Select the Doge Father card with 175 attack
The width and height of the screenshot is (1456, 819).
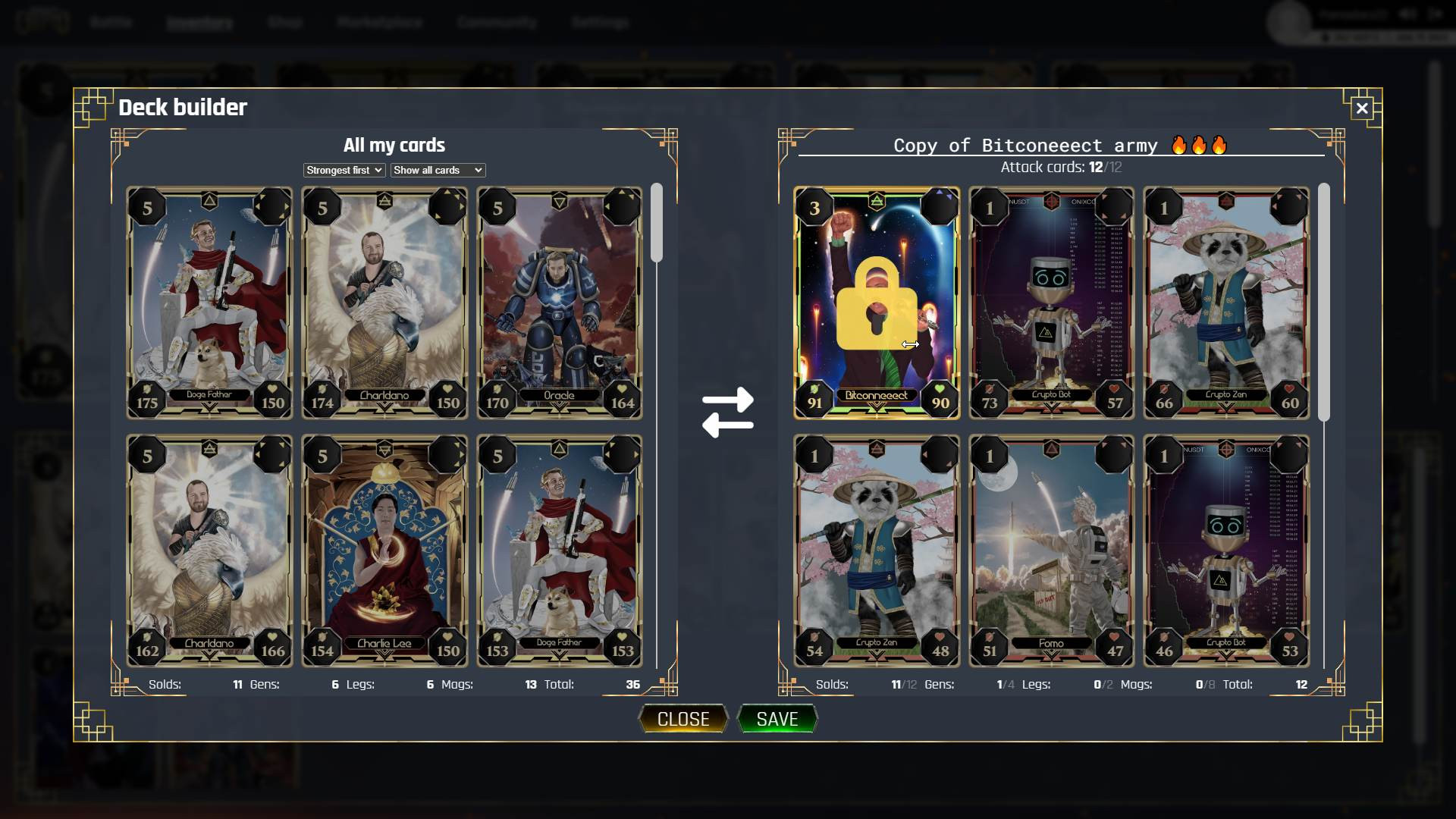209,303
